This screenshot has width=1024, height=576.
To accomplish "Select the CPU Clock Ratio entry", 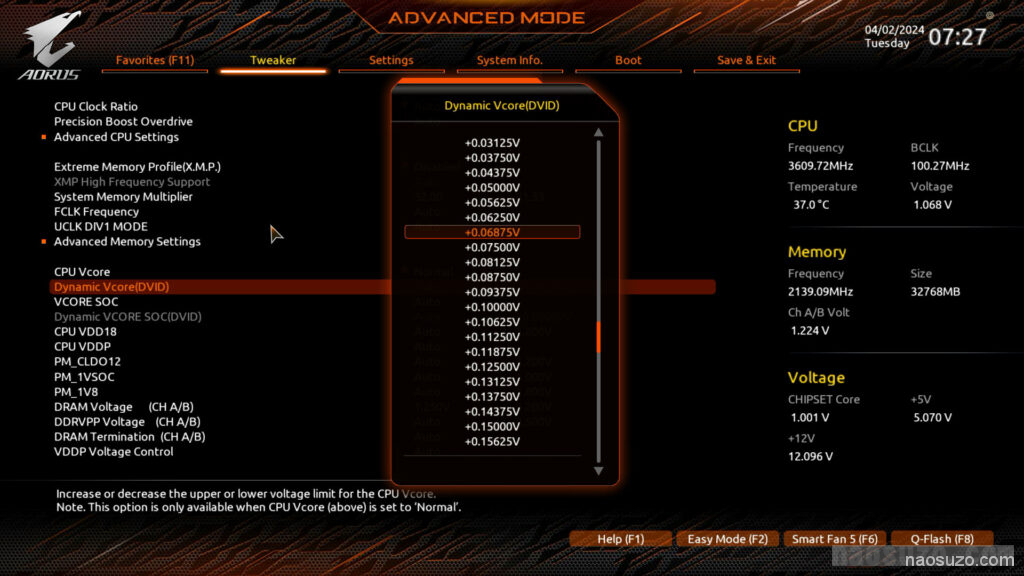I will click(96, 107).
